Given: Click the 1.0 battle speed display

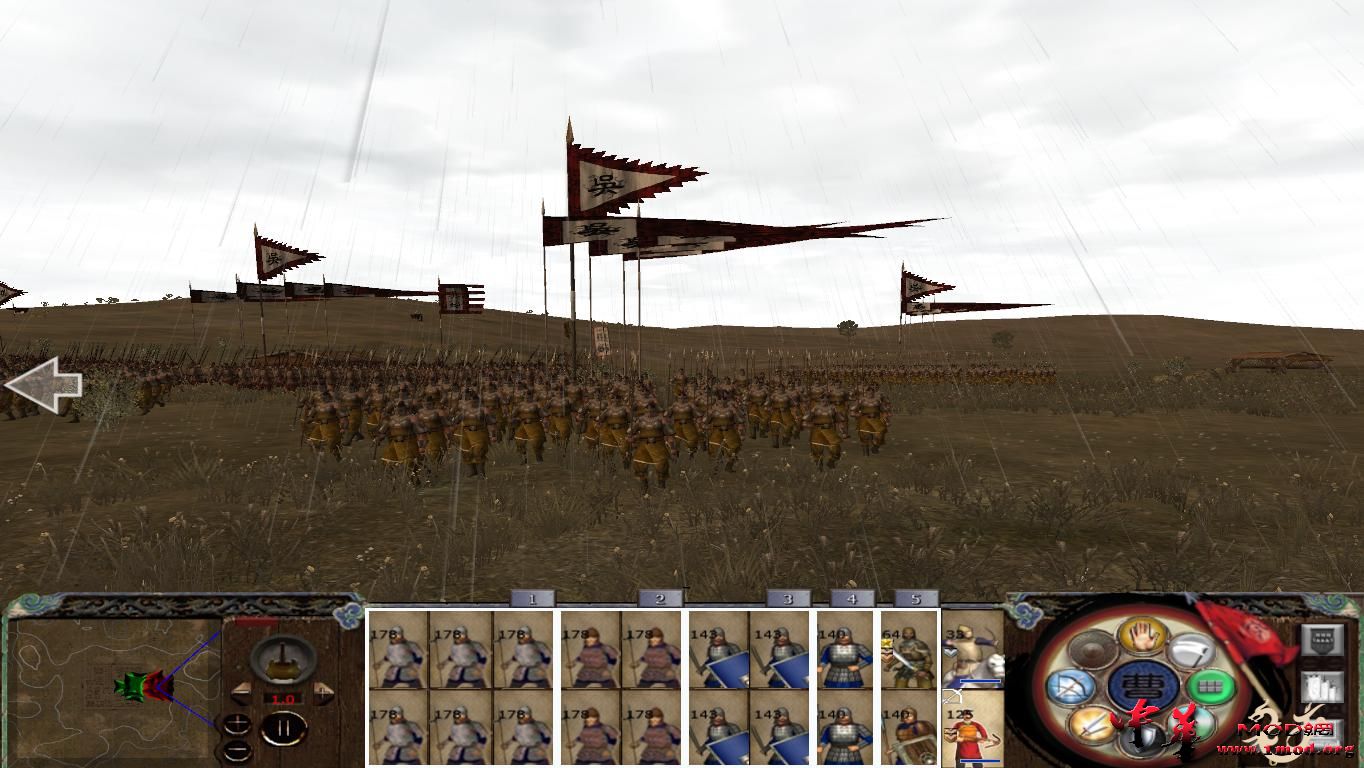Looking at the screenshot, I should click(285, 698).
